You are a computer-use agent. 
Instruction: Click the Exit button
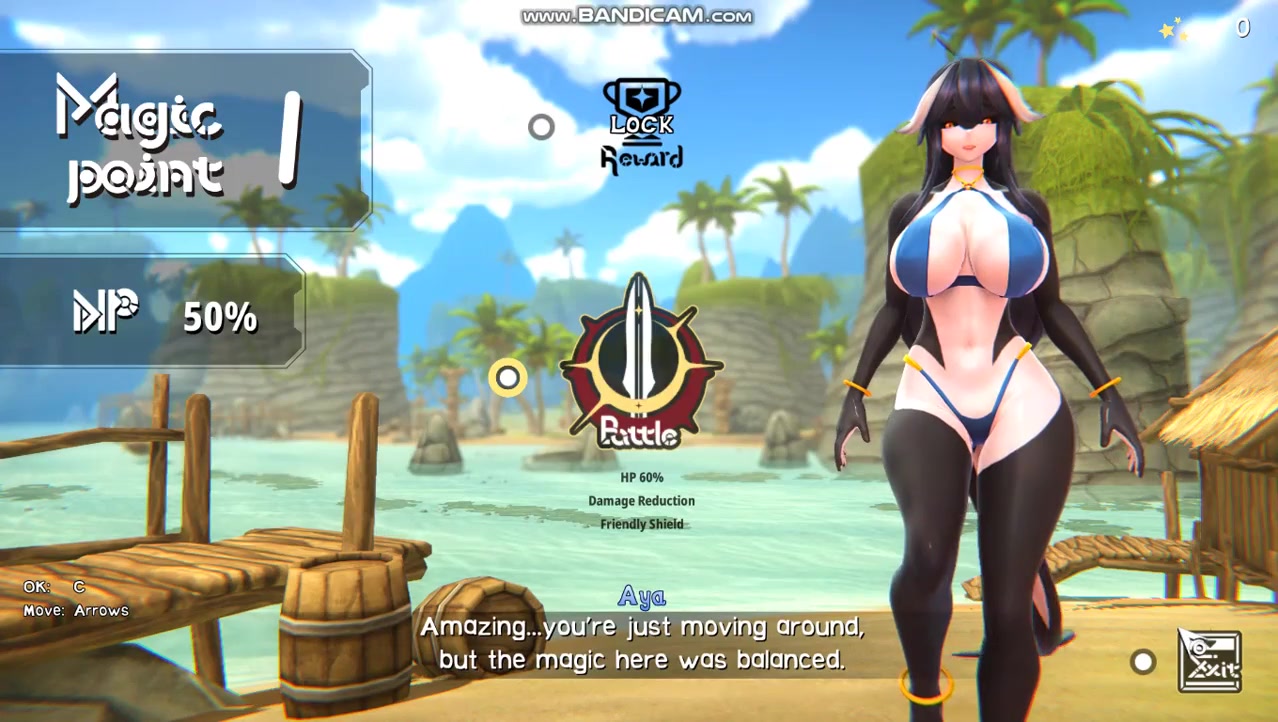coord(1209,661)
